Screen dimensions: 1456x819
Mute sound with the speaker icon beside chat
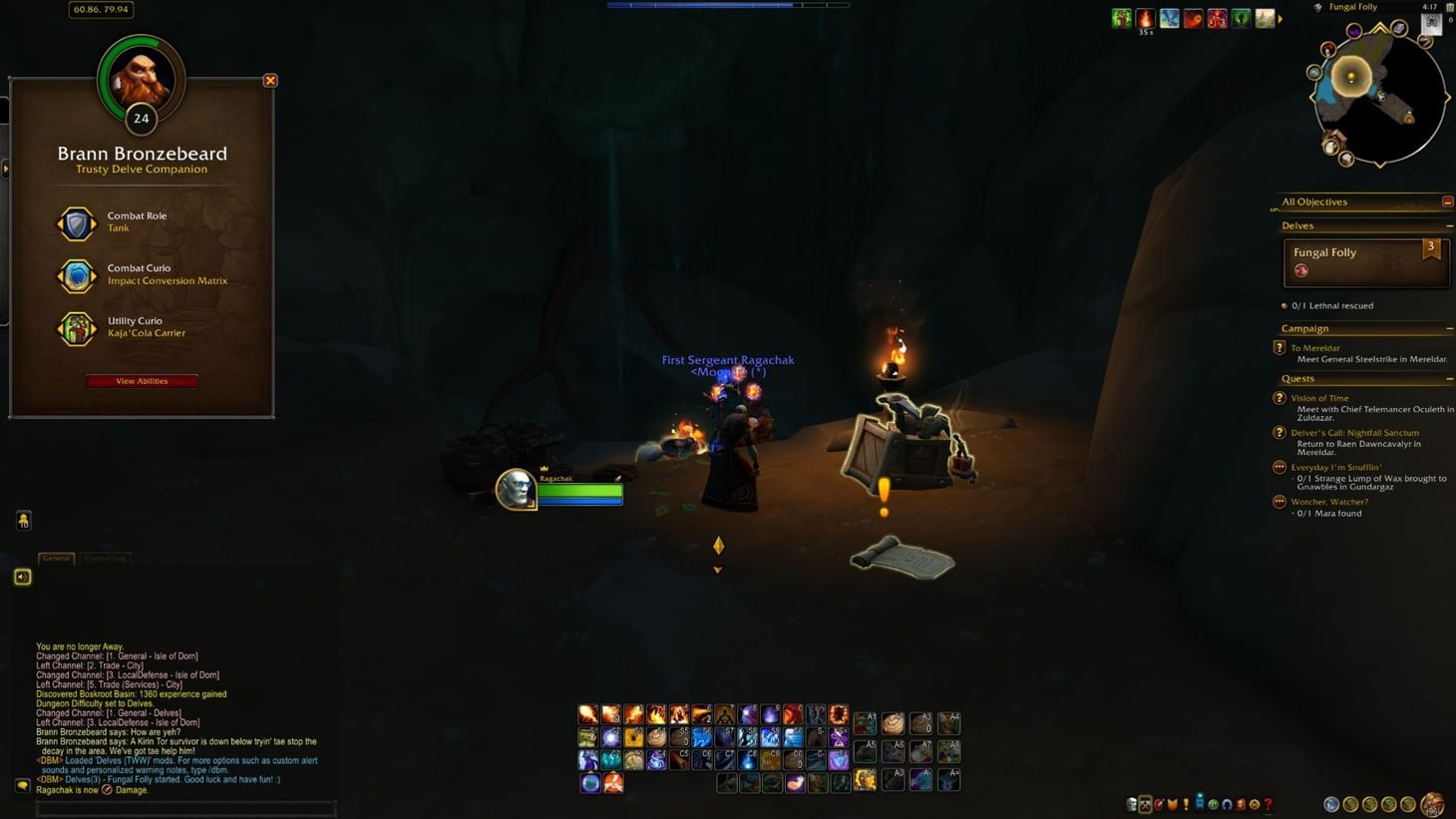pyautogui.click(x=22, y=577)
